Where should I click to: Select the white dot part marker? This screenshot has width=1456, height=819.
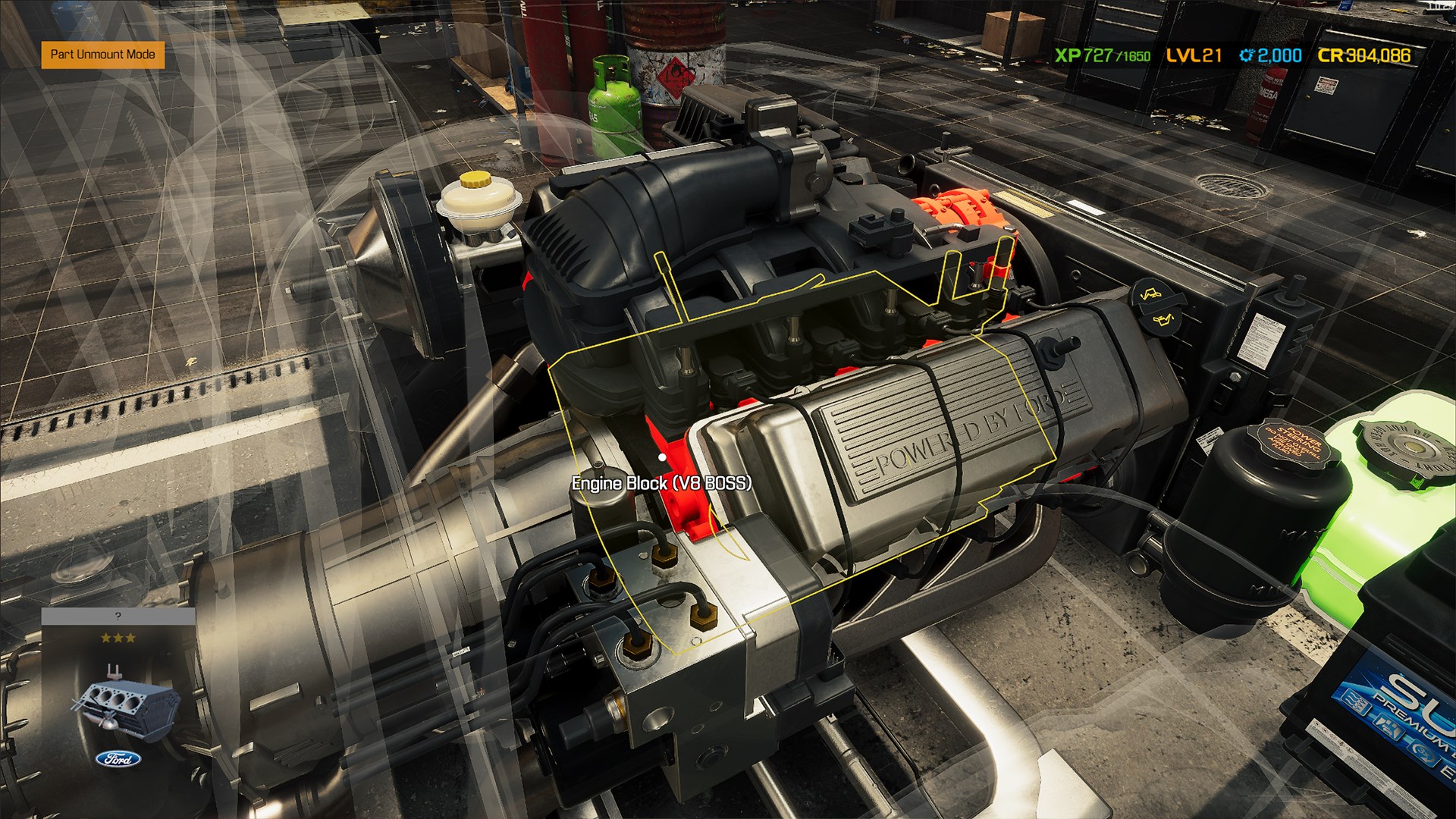pos(664,457)
